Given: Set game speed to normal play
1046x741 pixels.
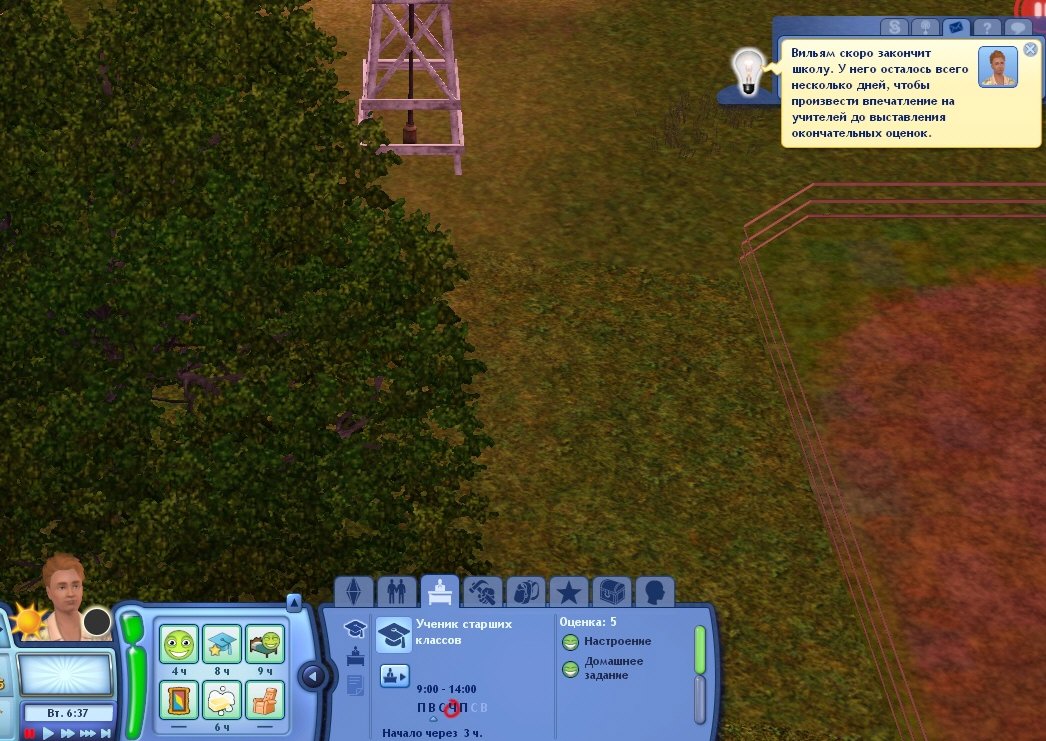Looking at the screenshot, I should point(48,733).
